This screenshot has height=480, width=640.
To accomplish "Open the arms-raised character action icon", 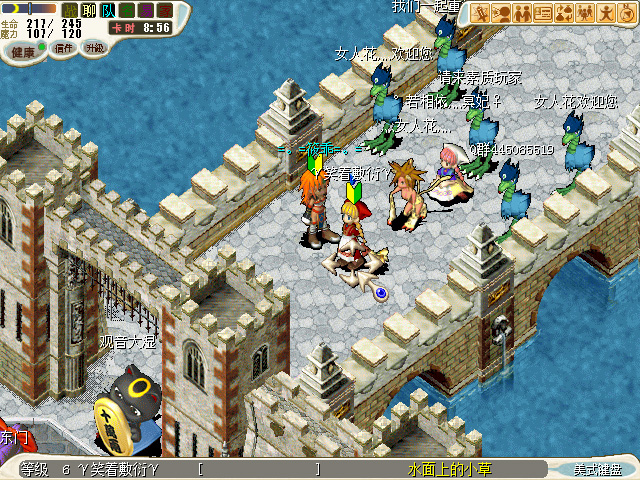I will pos(606,13).
